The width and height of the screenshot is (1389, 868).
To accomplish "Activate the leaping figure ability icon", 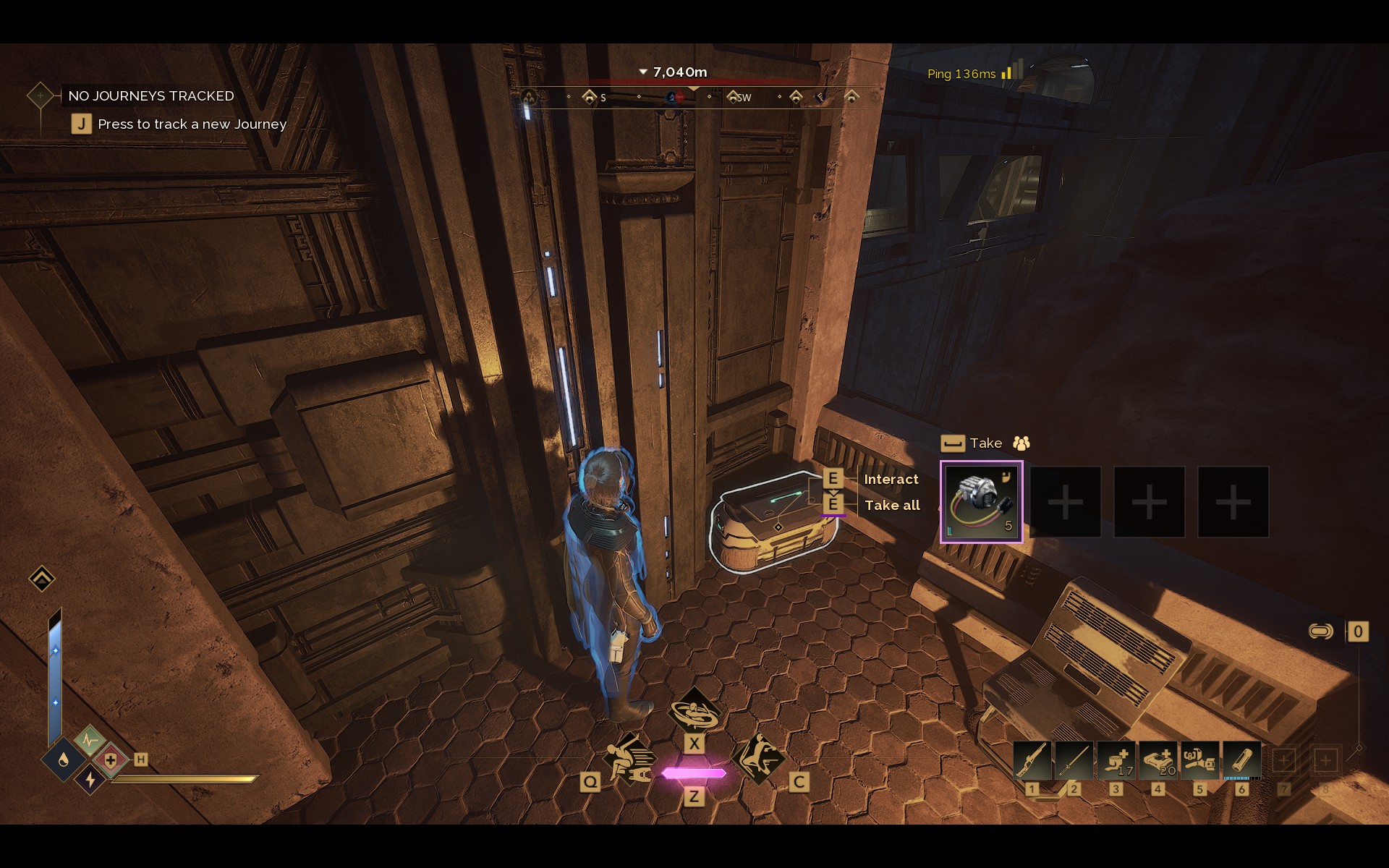I will pyautogui.click(x=759, y=758).
